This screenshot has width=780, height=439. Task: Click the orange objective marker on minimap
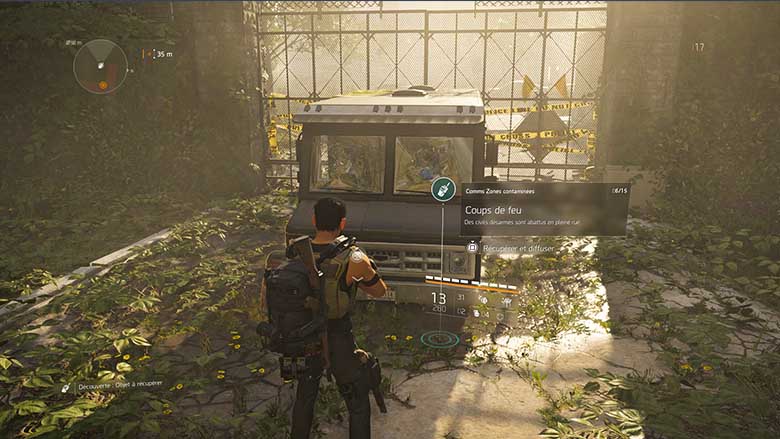(103, 85)
